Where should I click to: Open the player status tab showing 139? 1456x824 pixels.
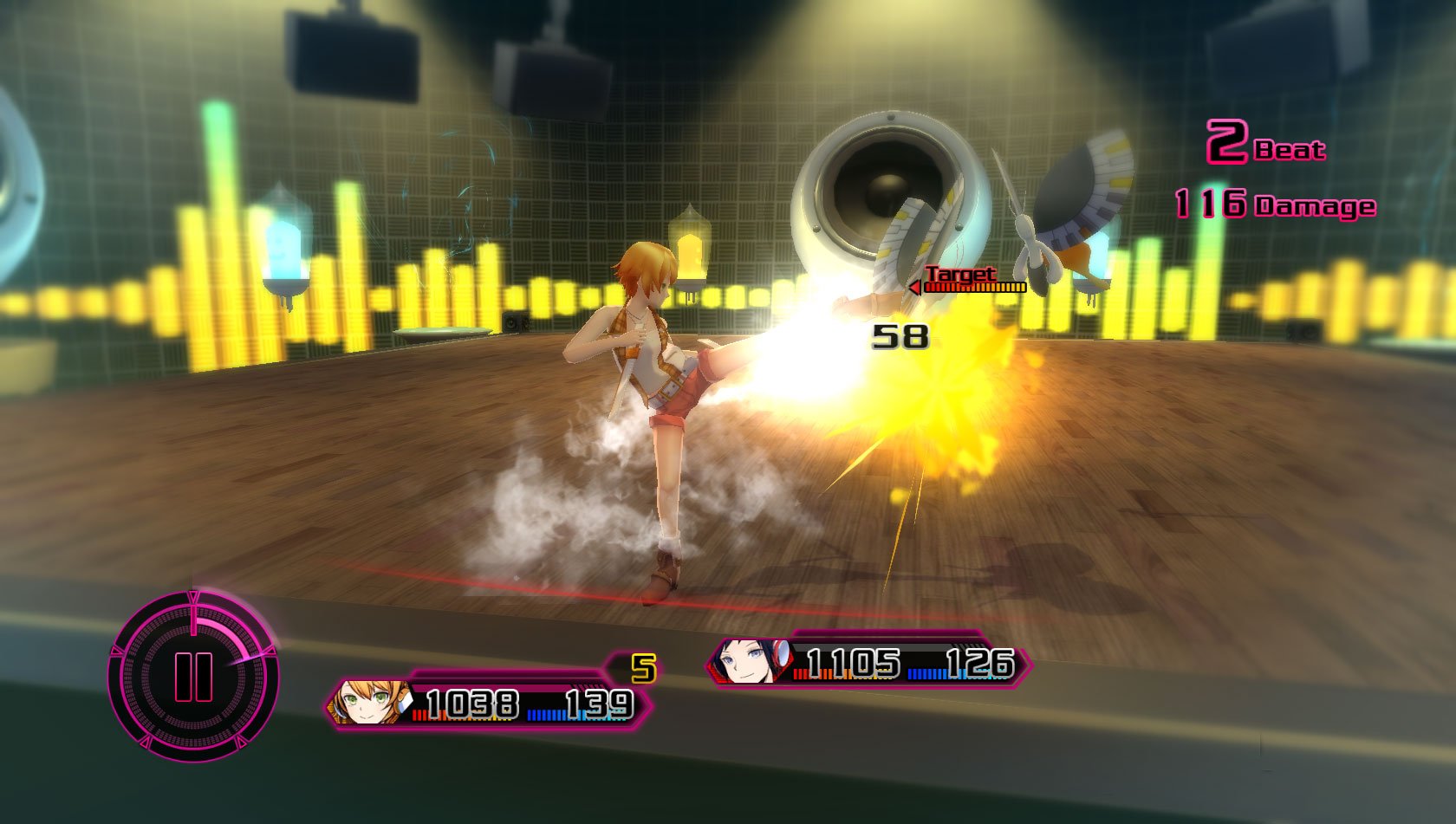point(598,704)
